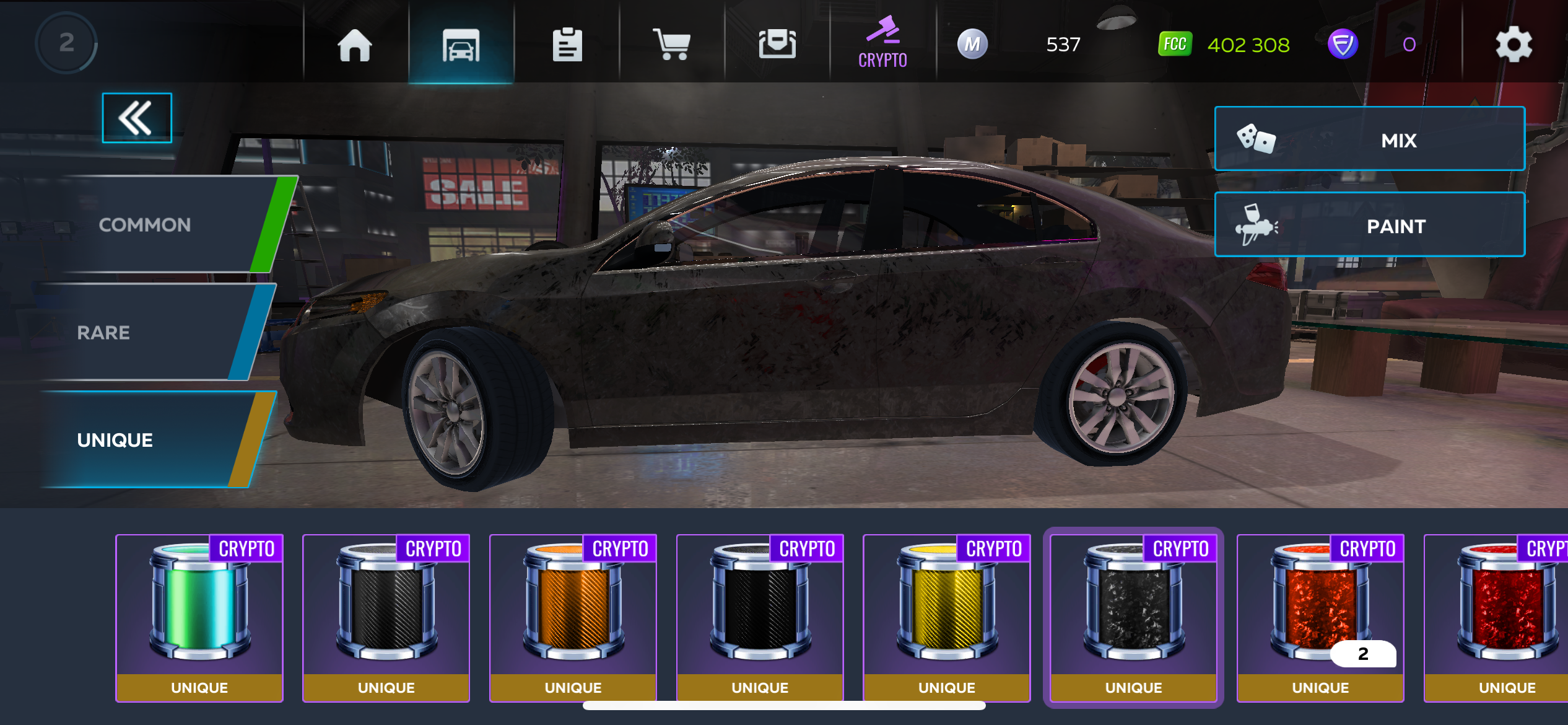Viewport: 1568px width, 725px height.
Task: Tap the FCC currency icon
Action: [1175, 45]
